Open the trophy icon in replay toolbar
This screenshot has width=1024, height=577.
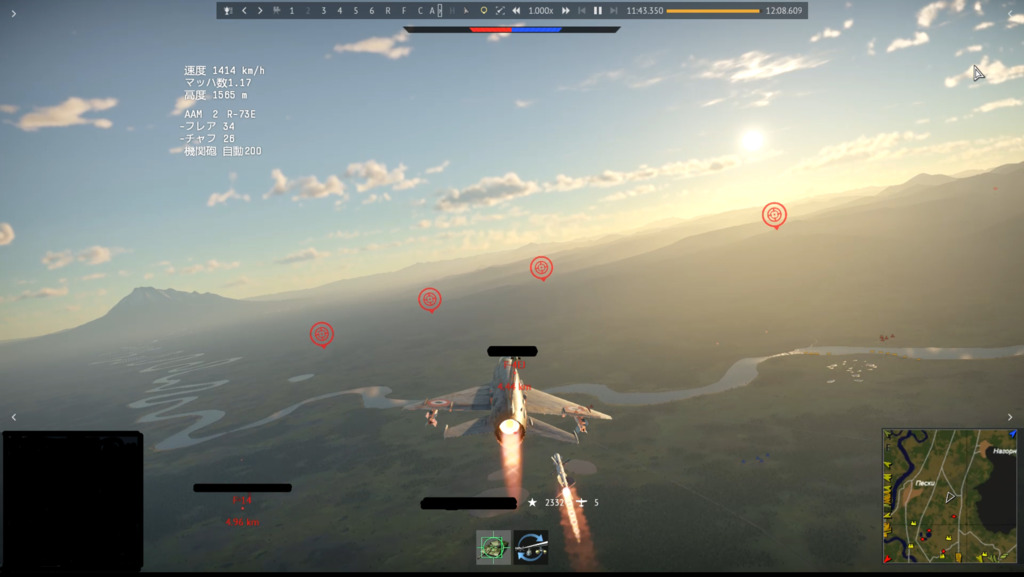coord(228,10)
